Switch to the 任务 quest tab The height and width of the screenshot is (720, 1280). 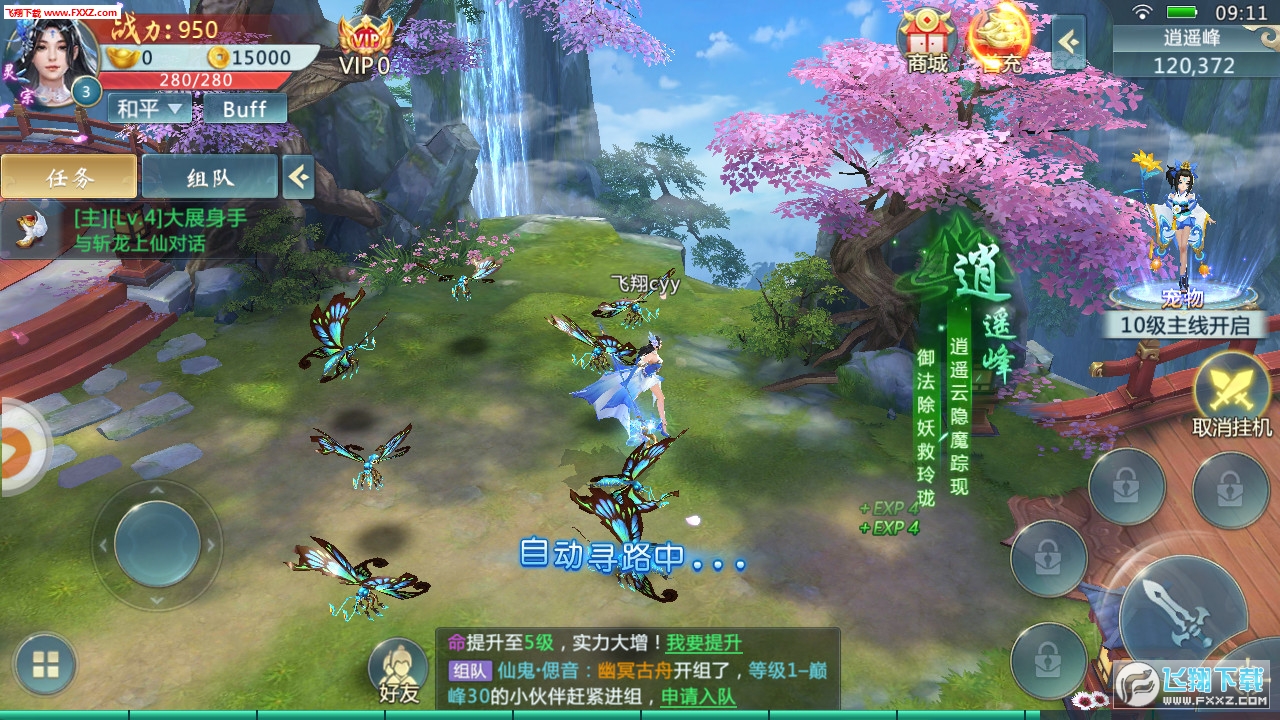point(69,177)
